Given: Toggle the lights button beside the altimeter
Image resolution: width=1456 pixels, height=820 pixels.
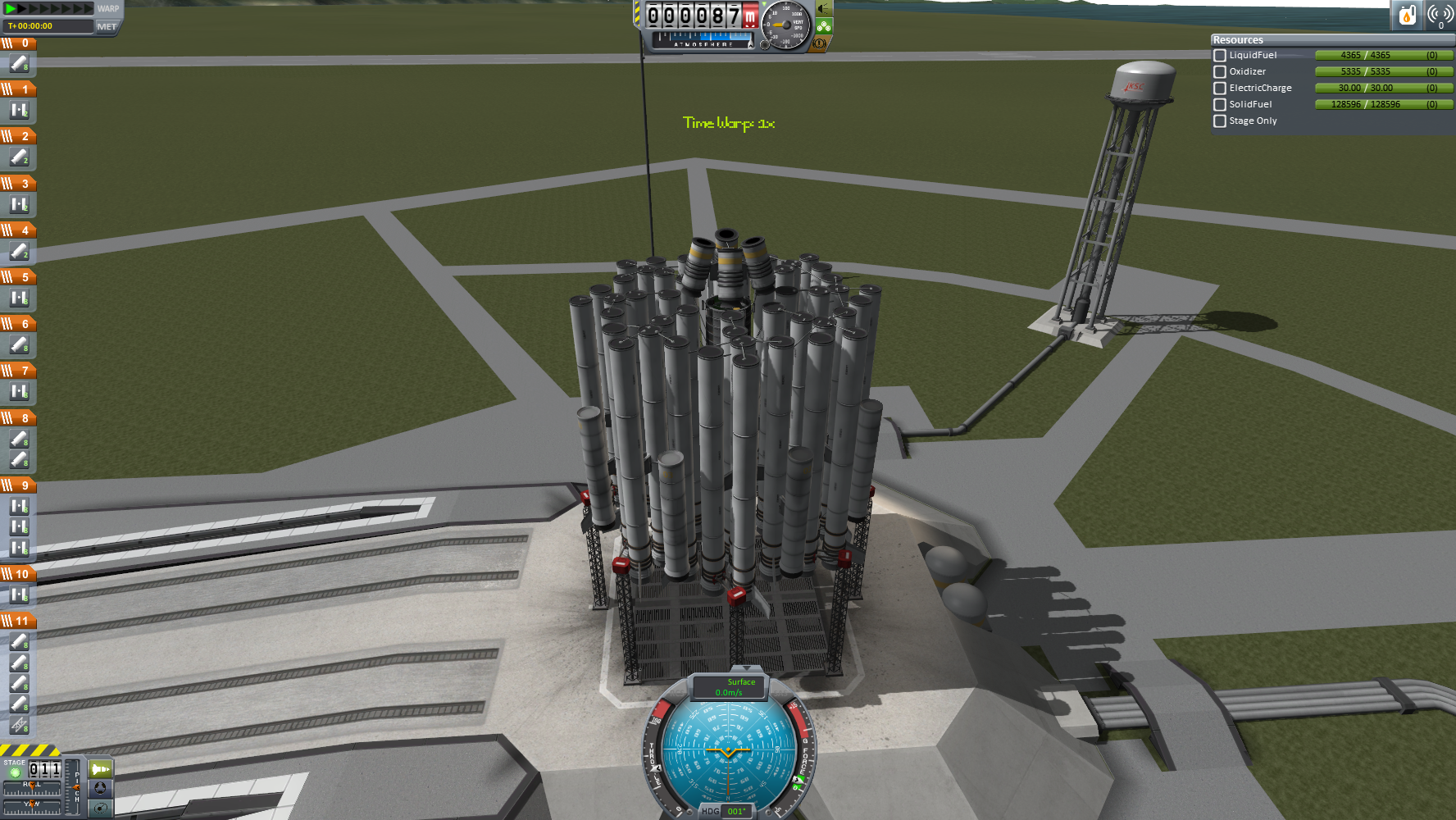Looking at the screenshot, I should (823, 9).
